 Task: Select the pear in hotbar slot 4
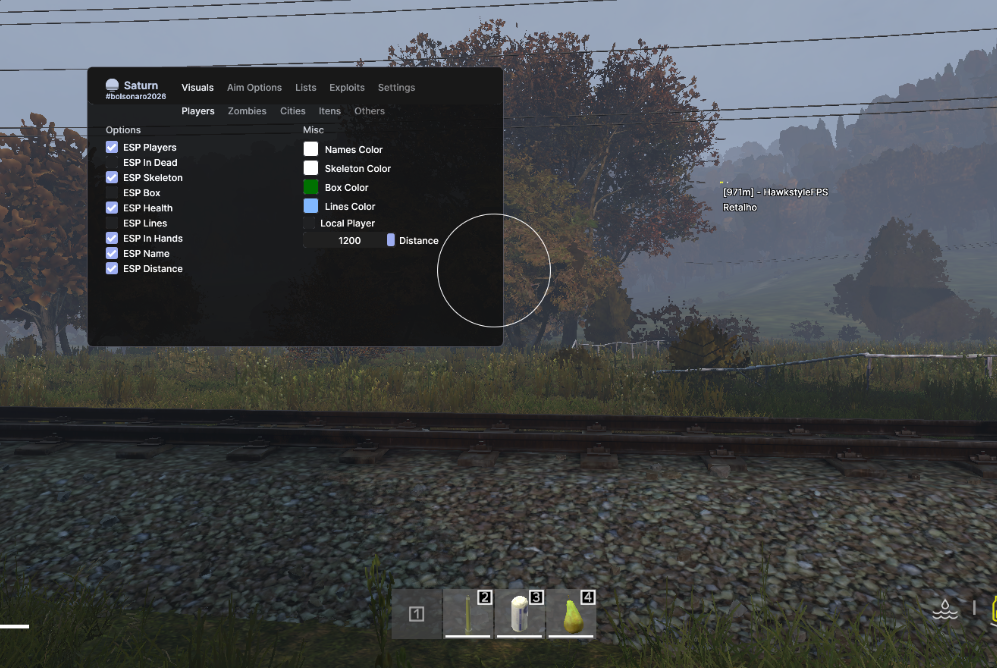(x=572, y=613)
